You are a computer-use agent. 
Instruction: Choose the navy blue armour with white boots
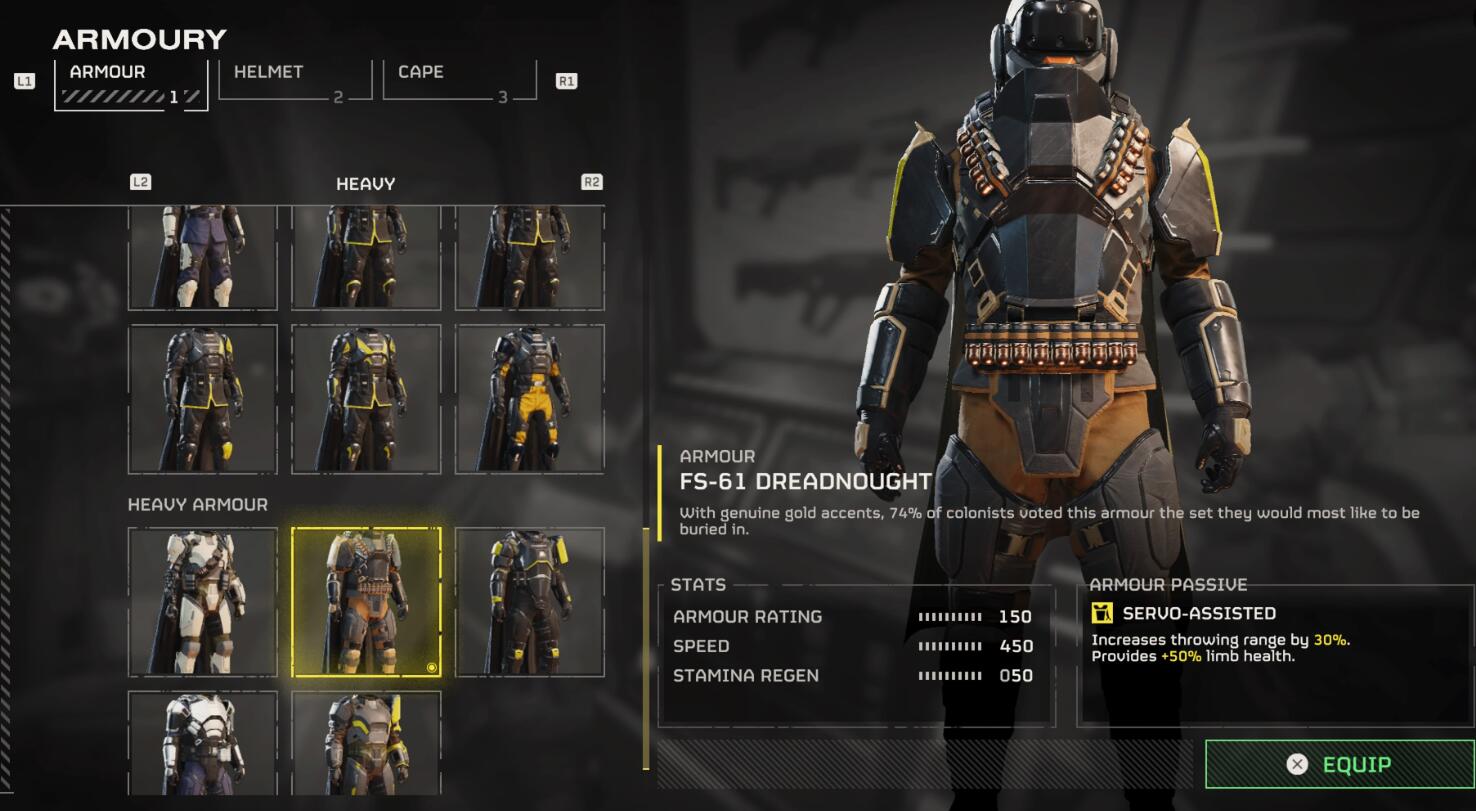click(203, 258)
